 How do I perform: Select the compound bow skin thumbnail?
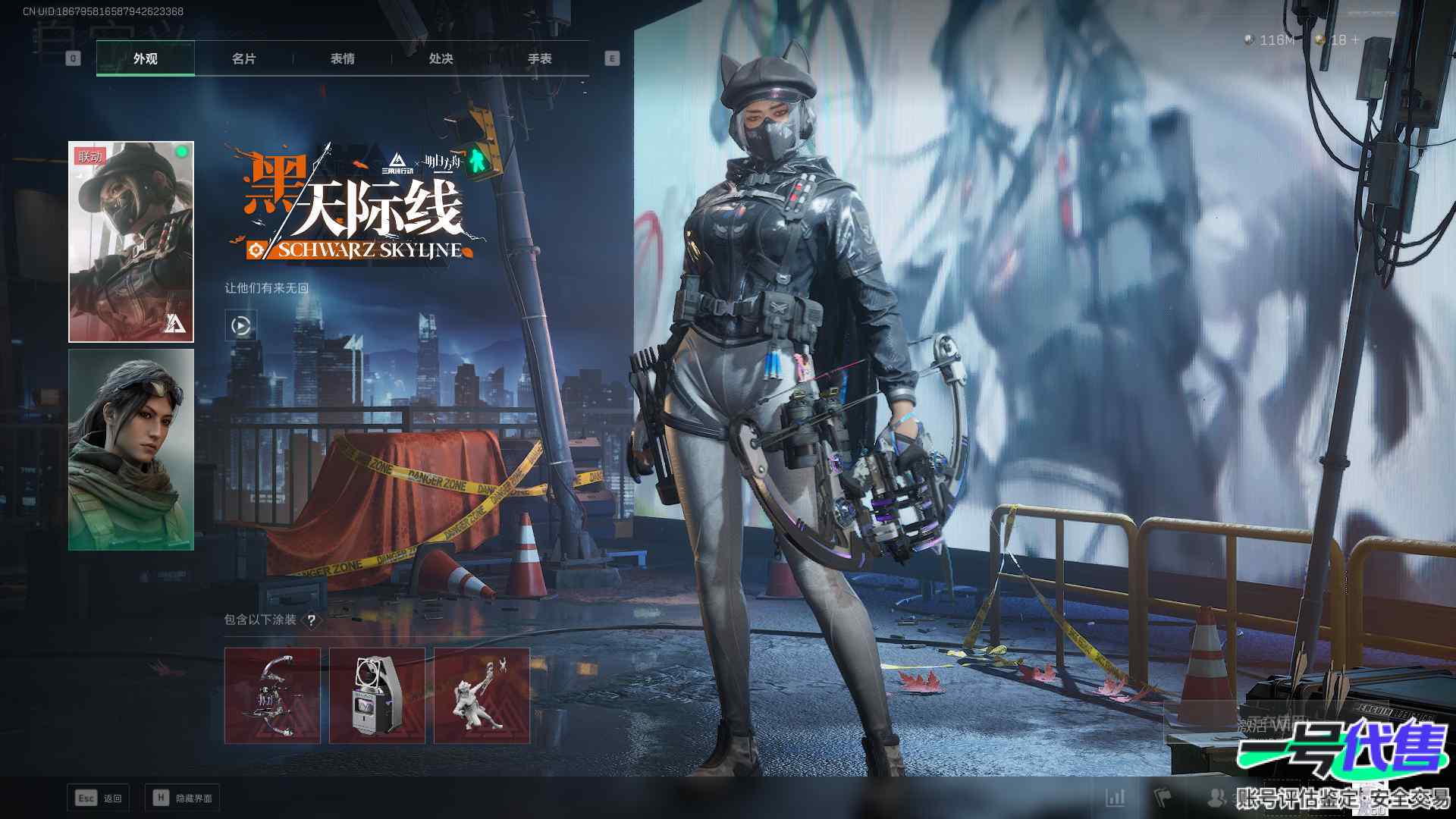click(x=272, y=695)
